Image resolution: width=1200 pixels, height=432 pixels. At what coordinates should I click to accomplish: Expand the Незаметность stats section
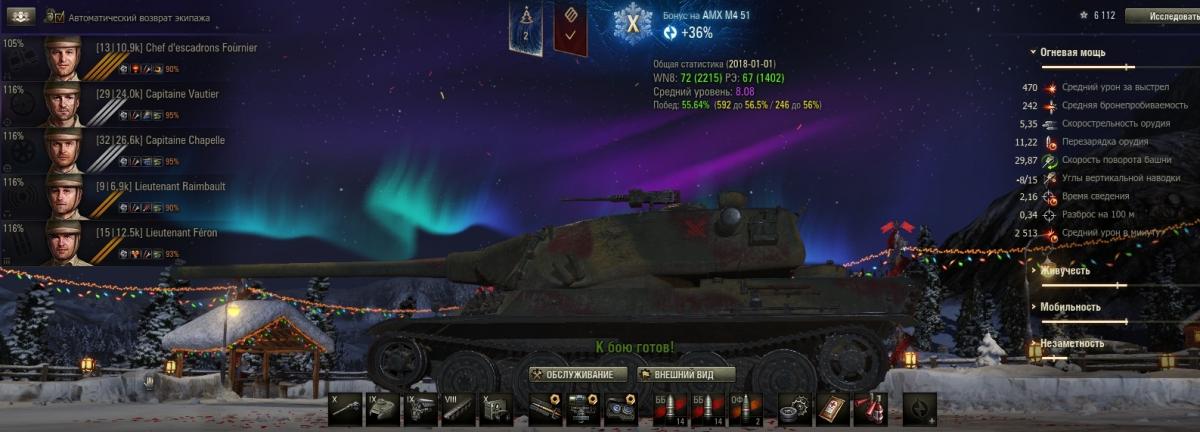[1072, 344]
